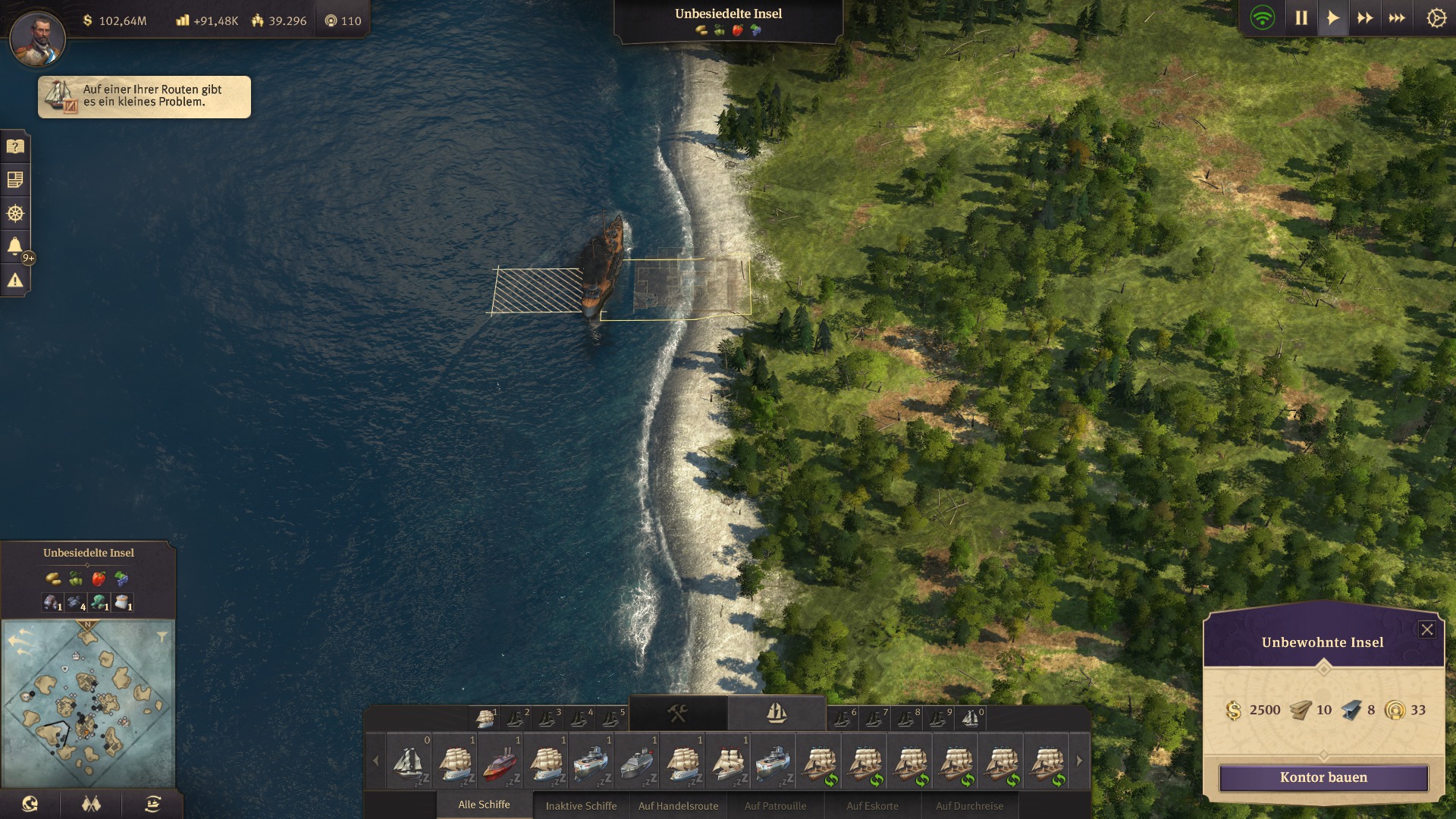Switch to the Auf Handelsroute tab
1456x819 pixels.
[x=678, y=805]
